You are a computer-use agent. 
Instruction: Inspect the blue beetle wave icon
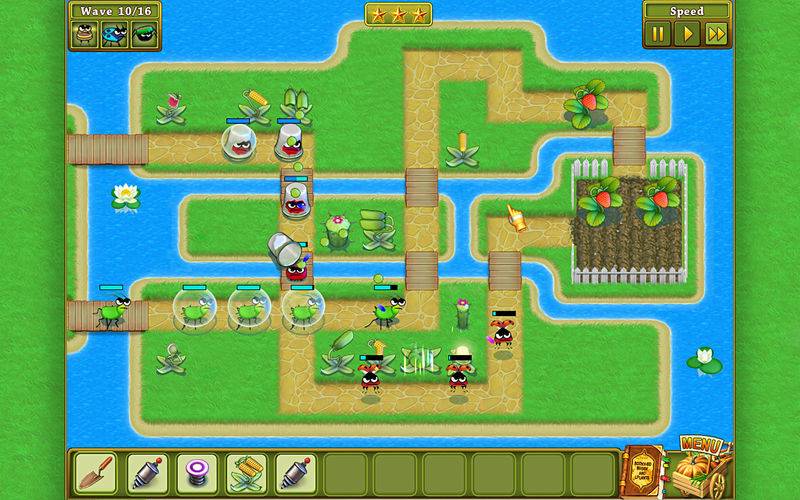115,33
